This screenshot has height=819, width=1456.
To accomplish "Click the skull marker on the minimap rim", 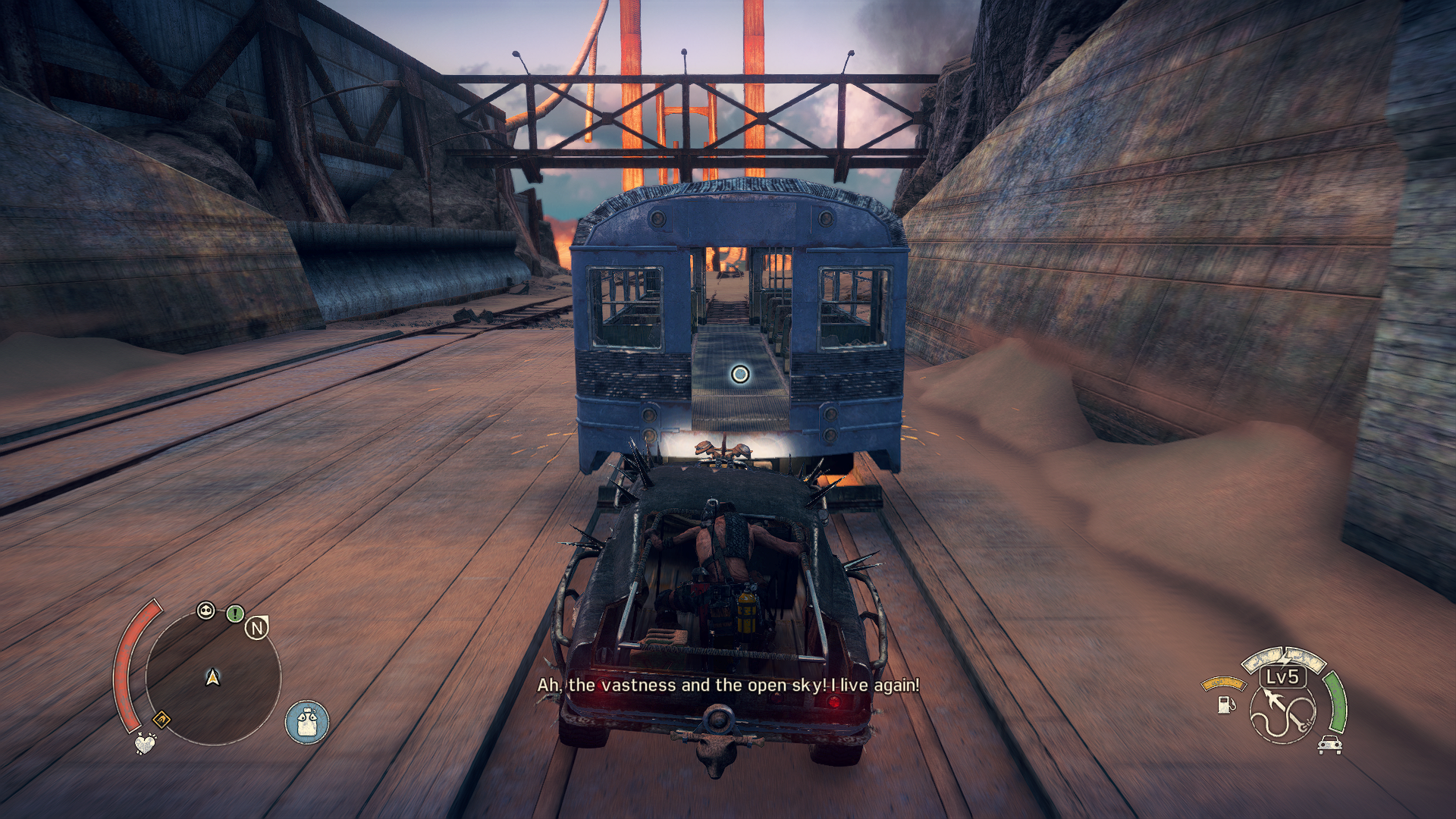I will click(206, 610).
